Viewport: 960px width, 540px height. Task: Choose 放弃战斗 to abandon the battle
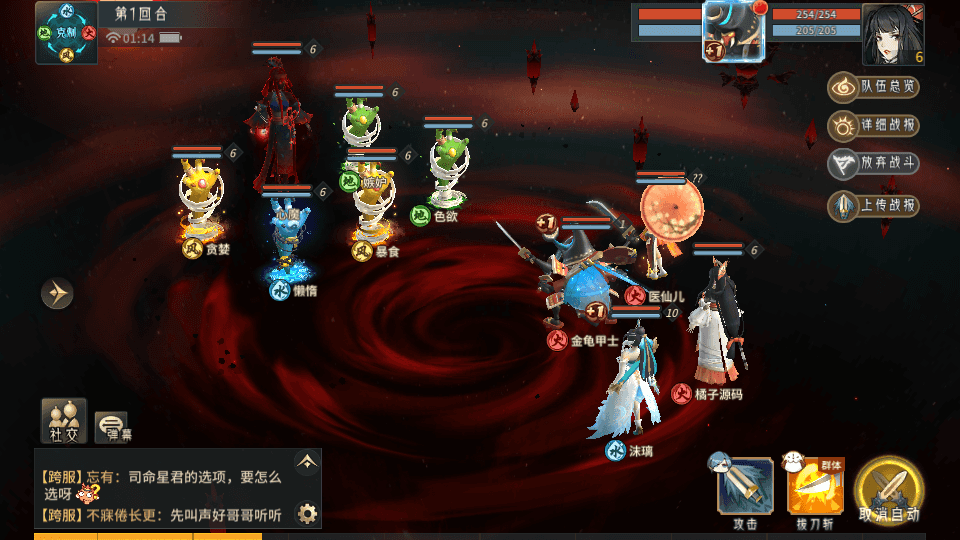point(873,165)
